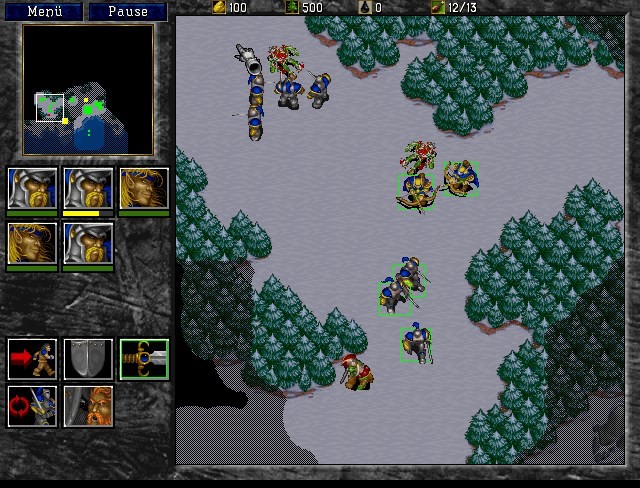Activate the Patrol command with circular arrows
The width and height of the screenshot is (640, 488).
pos(32,406)
